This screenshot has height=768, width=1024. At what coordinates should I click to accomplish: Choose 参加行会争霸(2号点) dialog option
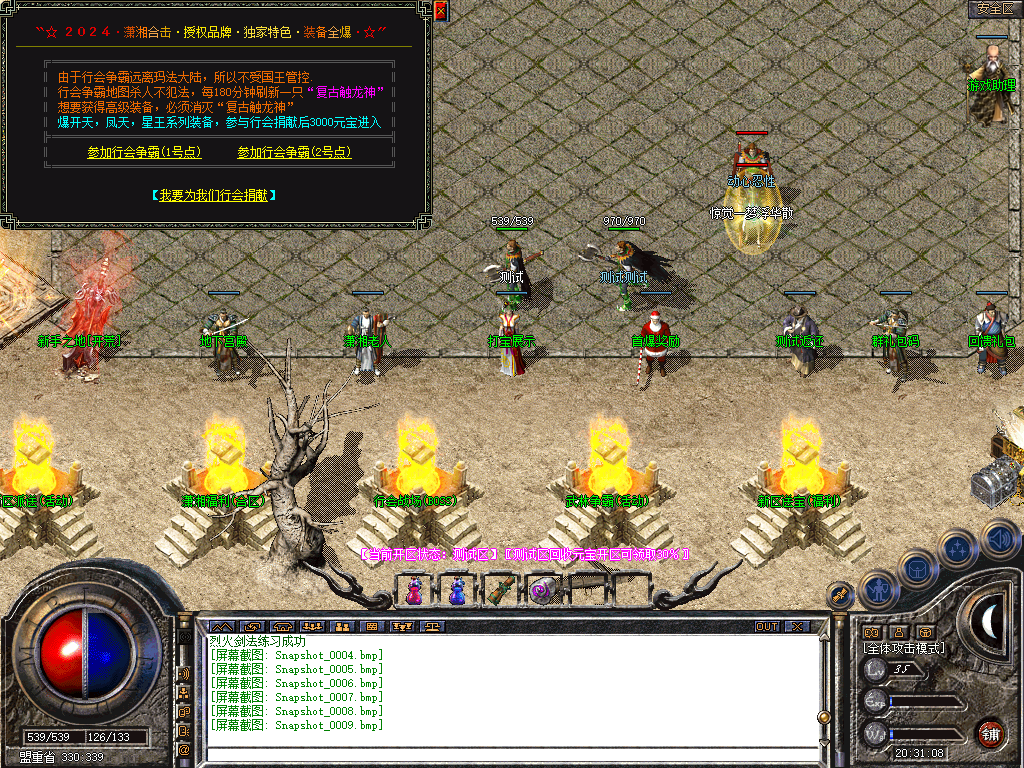(294, 153)
